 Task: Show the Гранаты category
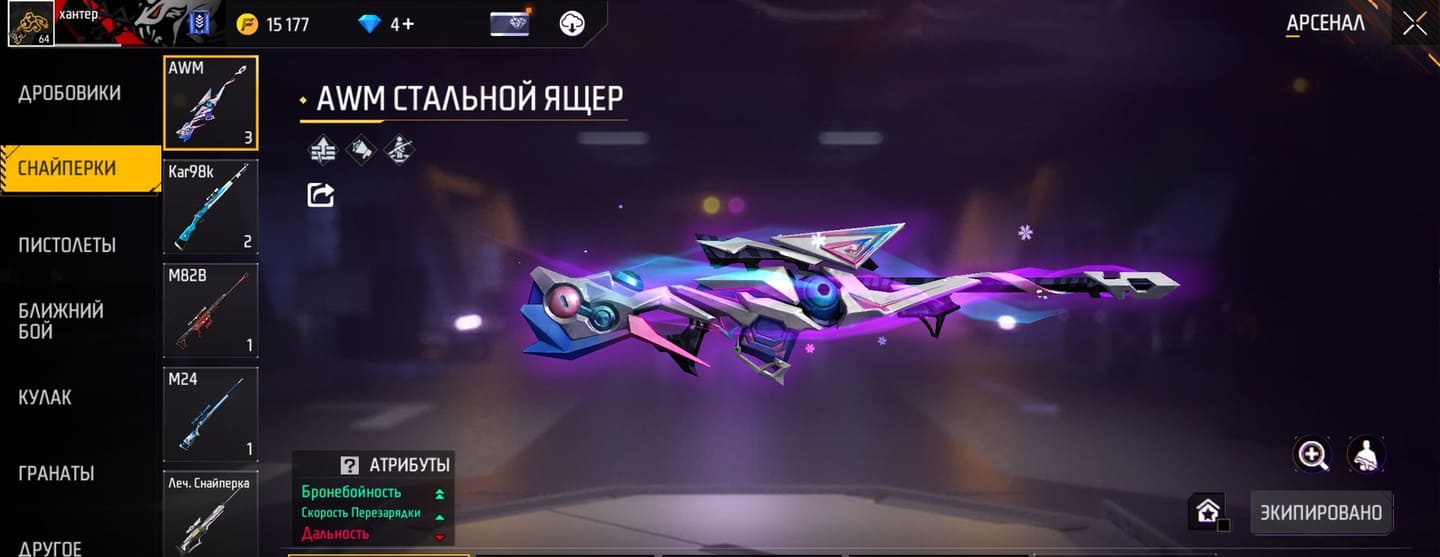(56, 473)
